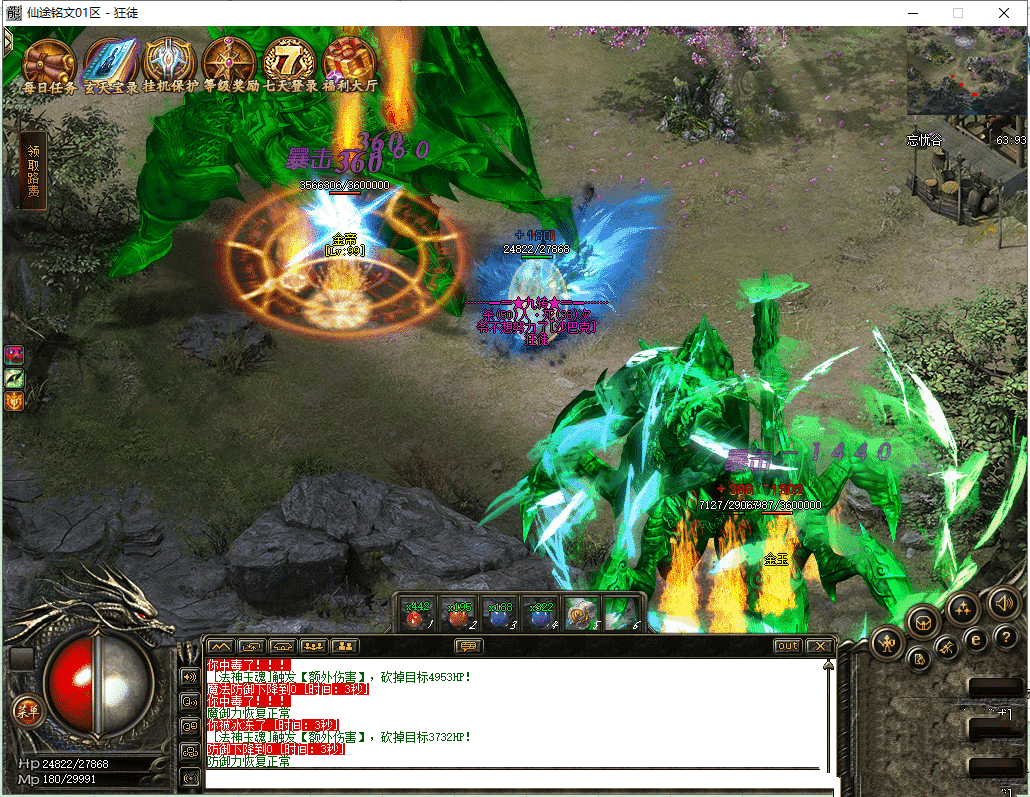Click the 挂机保护 auto-play protection icon
1030x797 pixels.
coord(170,61)
